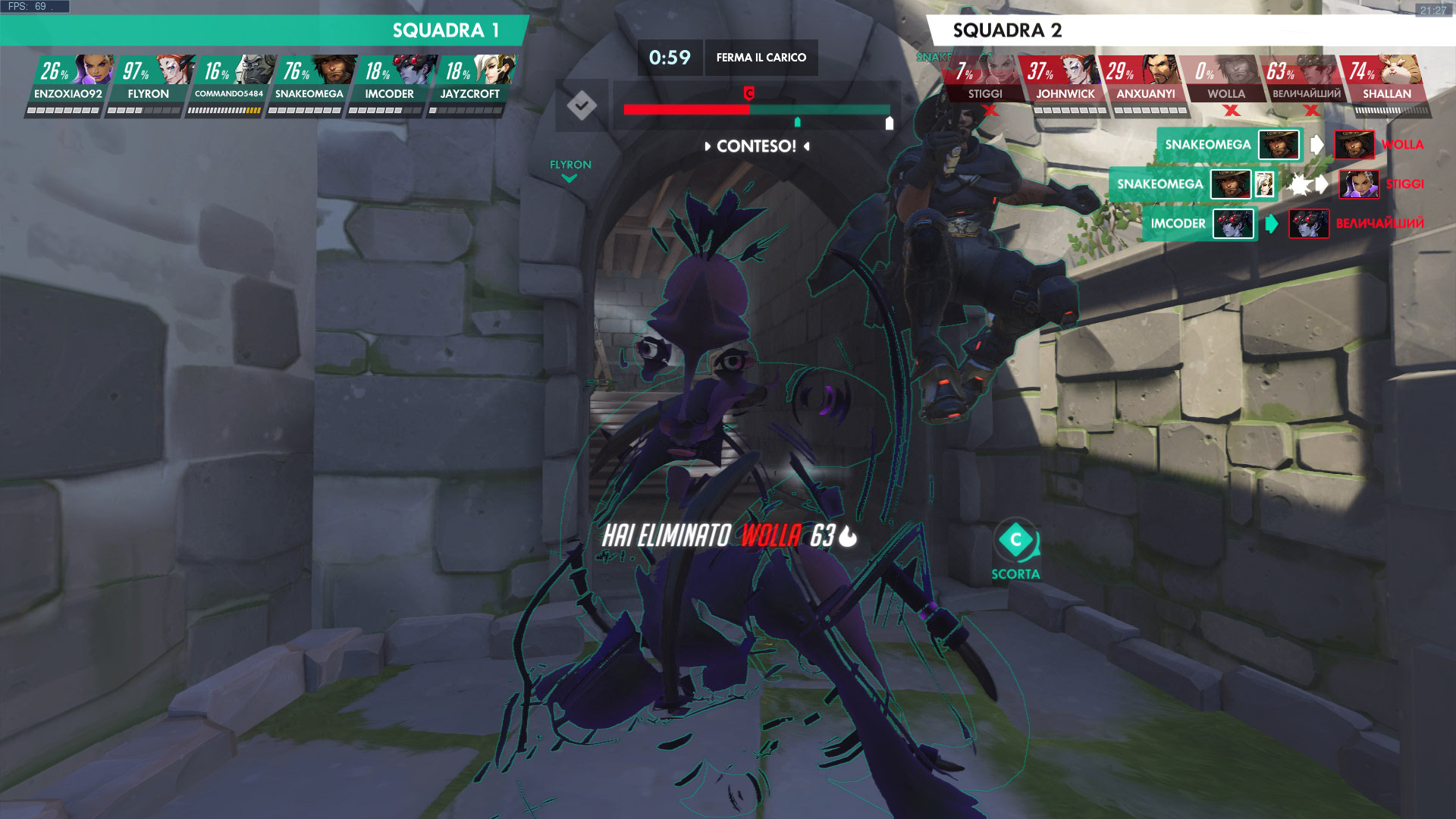Click WOLLA's eliminated player card
Screen dimensions: 1456x819
click(1226, 83)
